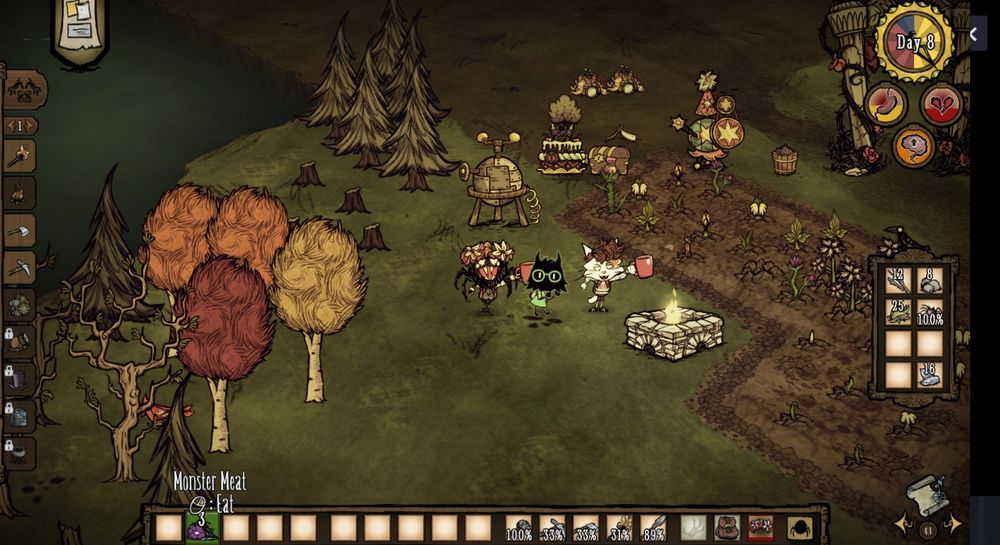Select the Monster Meat inventory slot
The width and height of the screenshot is (1000, 545).
coord(202,527)
